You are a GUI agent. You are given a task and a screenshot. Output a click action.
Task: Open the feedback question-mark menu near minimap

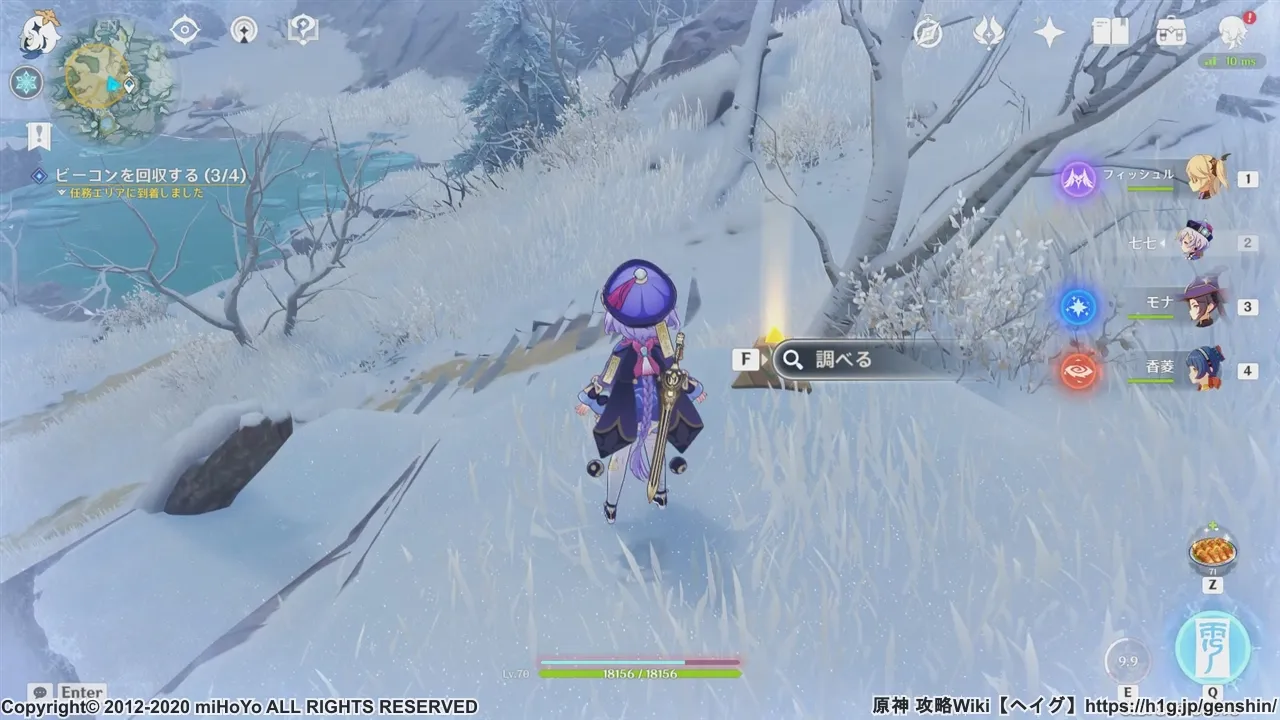303,29
